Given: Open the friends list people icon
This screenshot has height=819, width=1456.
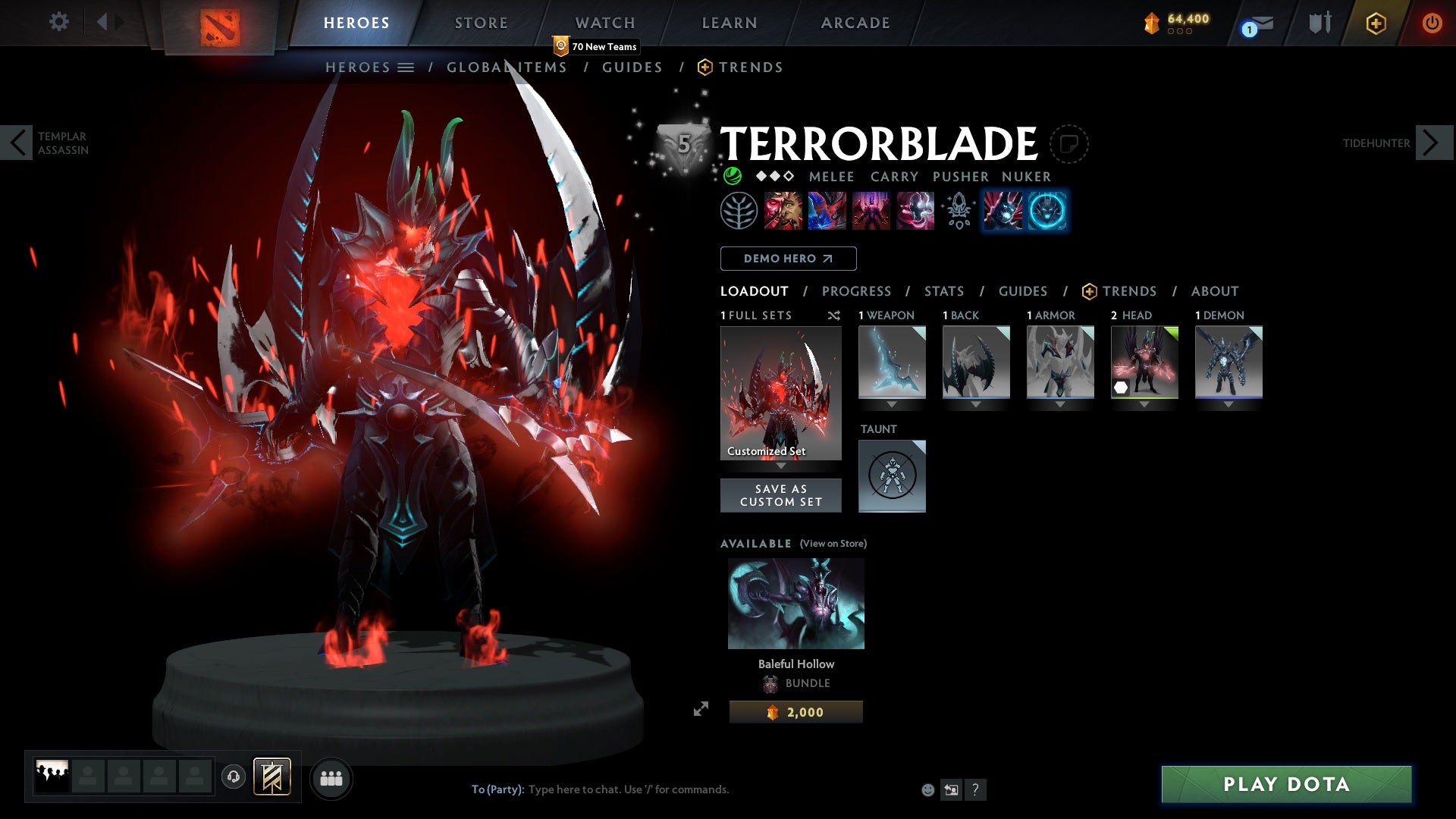Looking at the screenshot, I should tap(331, 778).
